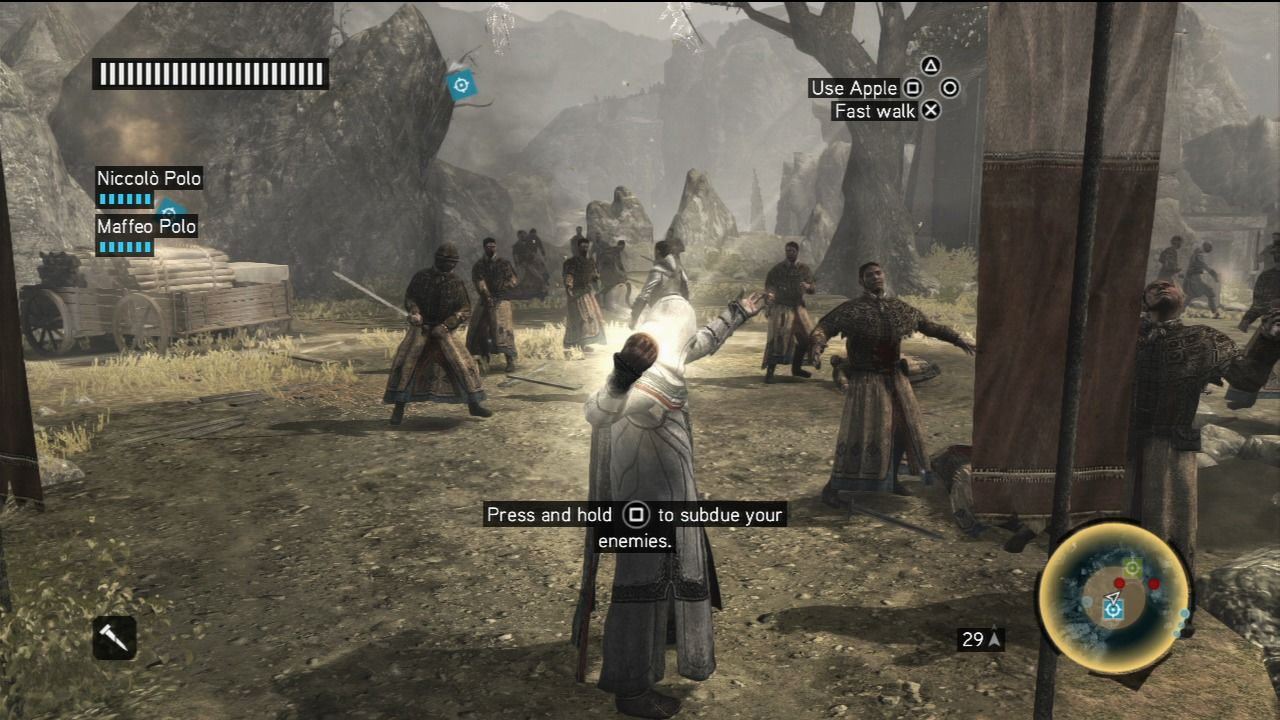Click the green objective marker on the minimap

(1131, 568)
